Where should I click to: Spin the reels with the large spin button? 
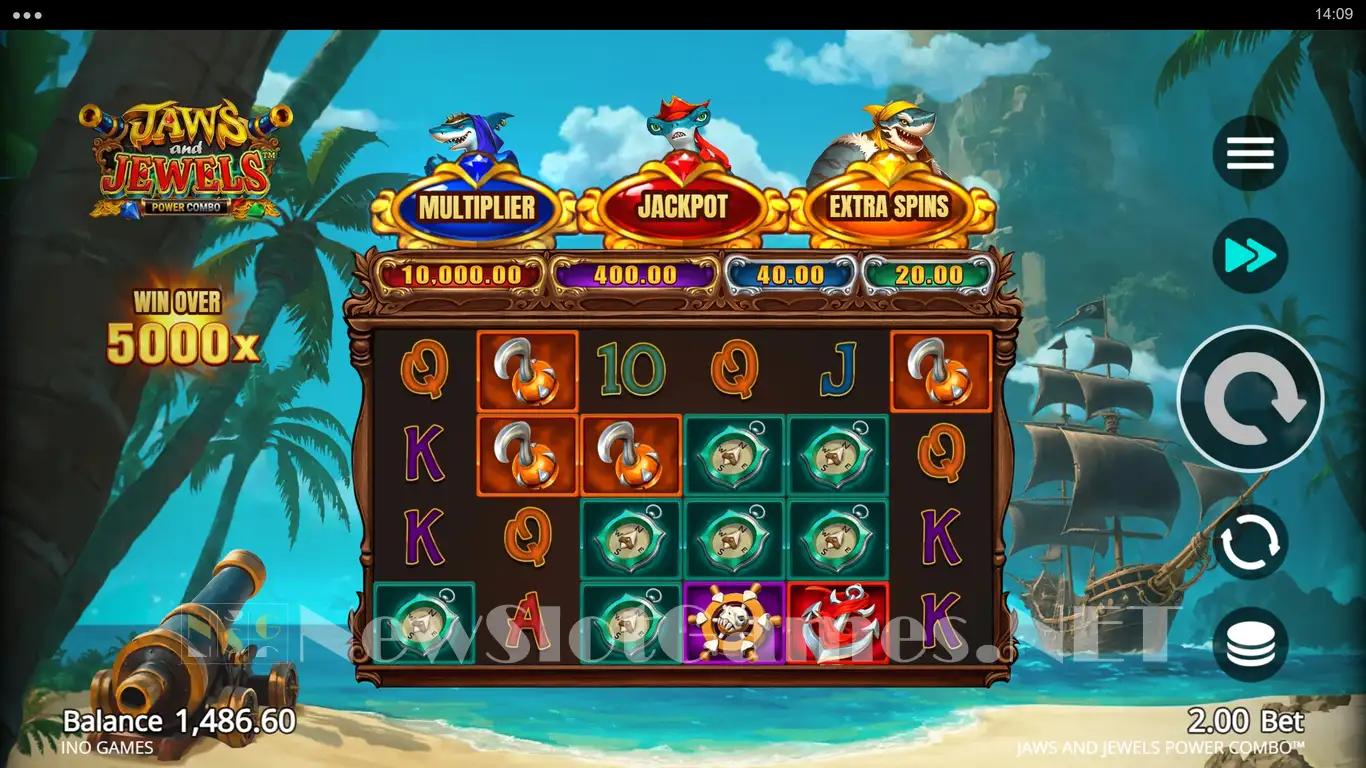[1250, 398]
